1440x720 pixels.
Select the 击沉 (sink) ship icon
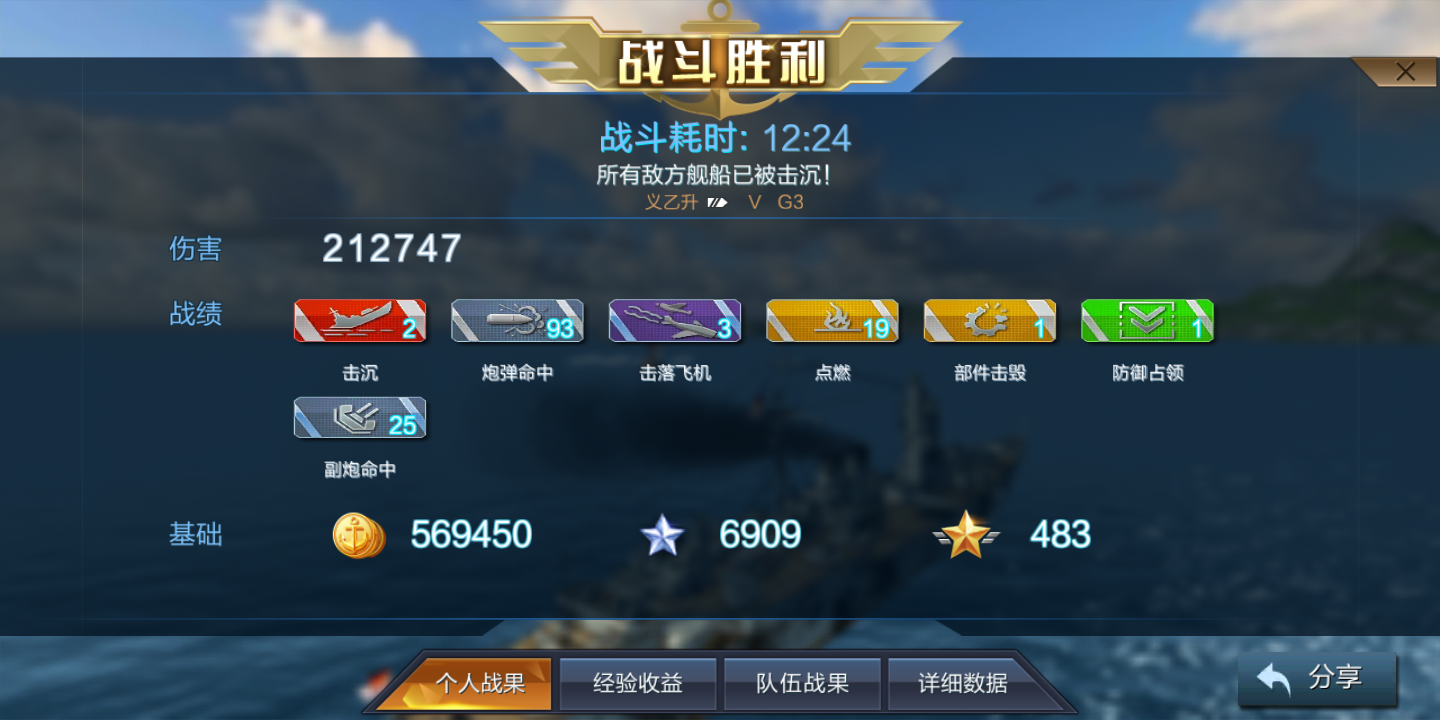(359, 321)
